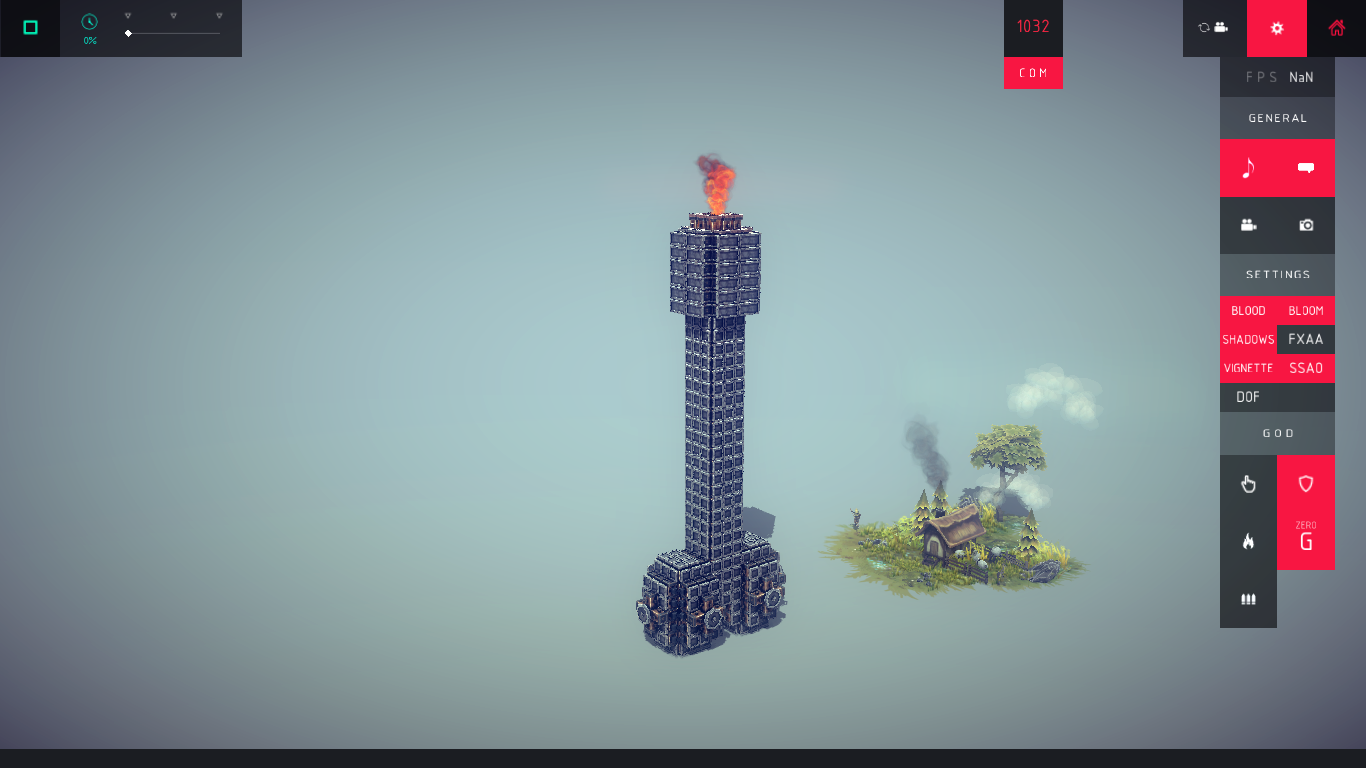Close the settings panel via gear icon
Viewport: 1366px width, 768px height.
click(1277, 28)
